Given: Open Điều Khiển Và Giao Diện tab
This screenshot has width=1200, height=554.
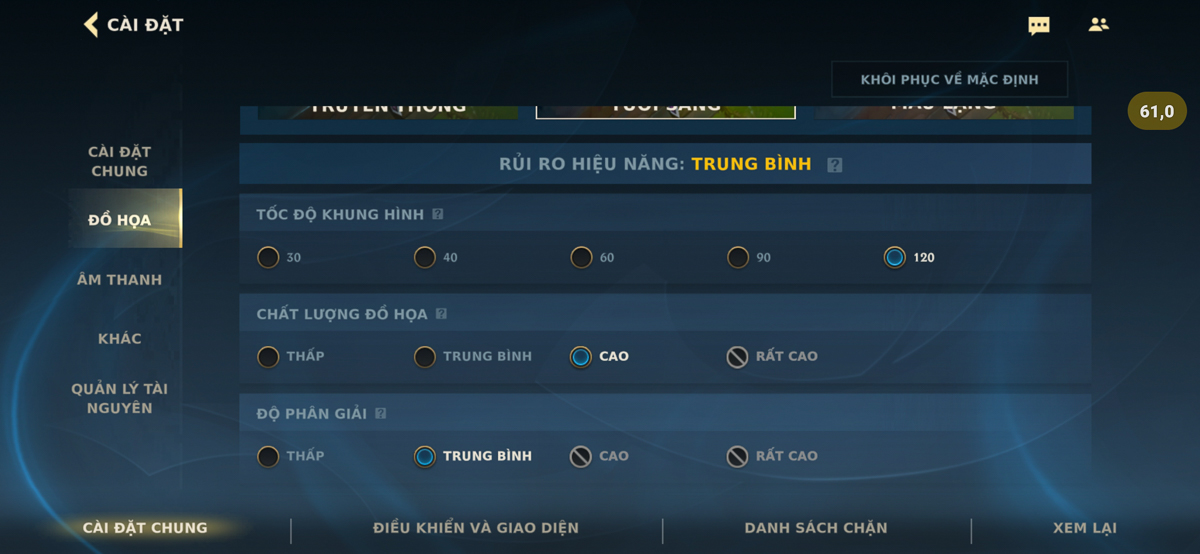Looking at the screenshot, I should 476,528.
